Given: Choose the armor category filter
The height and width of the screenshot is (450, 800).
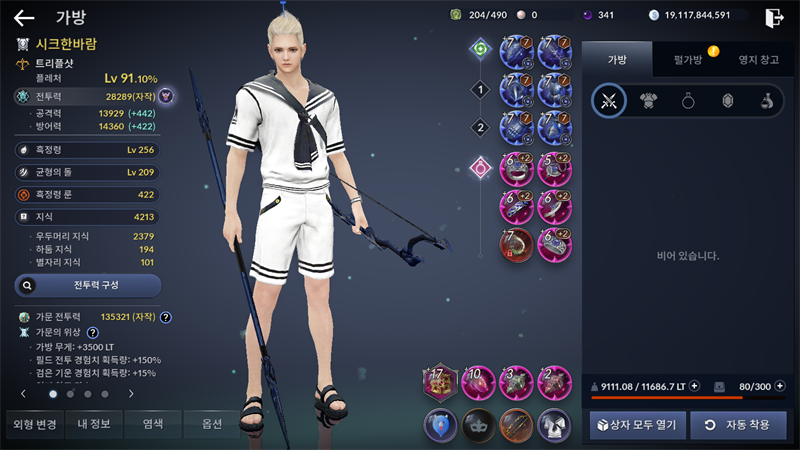Looking at the screenshot, I should click(648, 101).
